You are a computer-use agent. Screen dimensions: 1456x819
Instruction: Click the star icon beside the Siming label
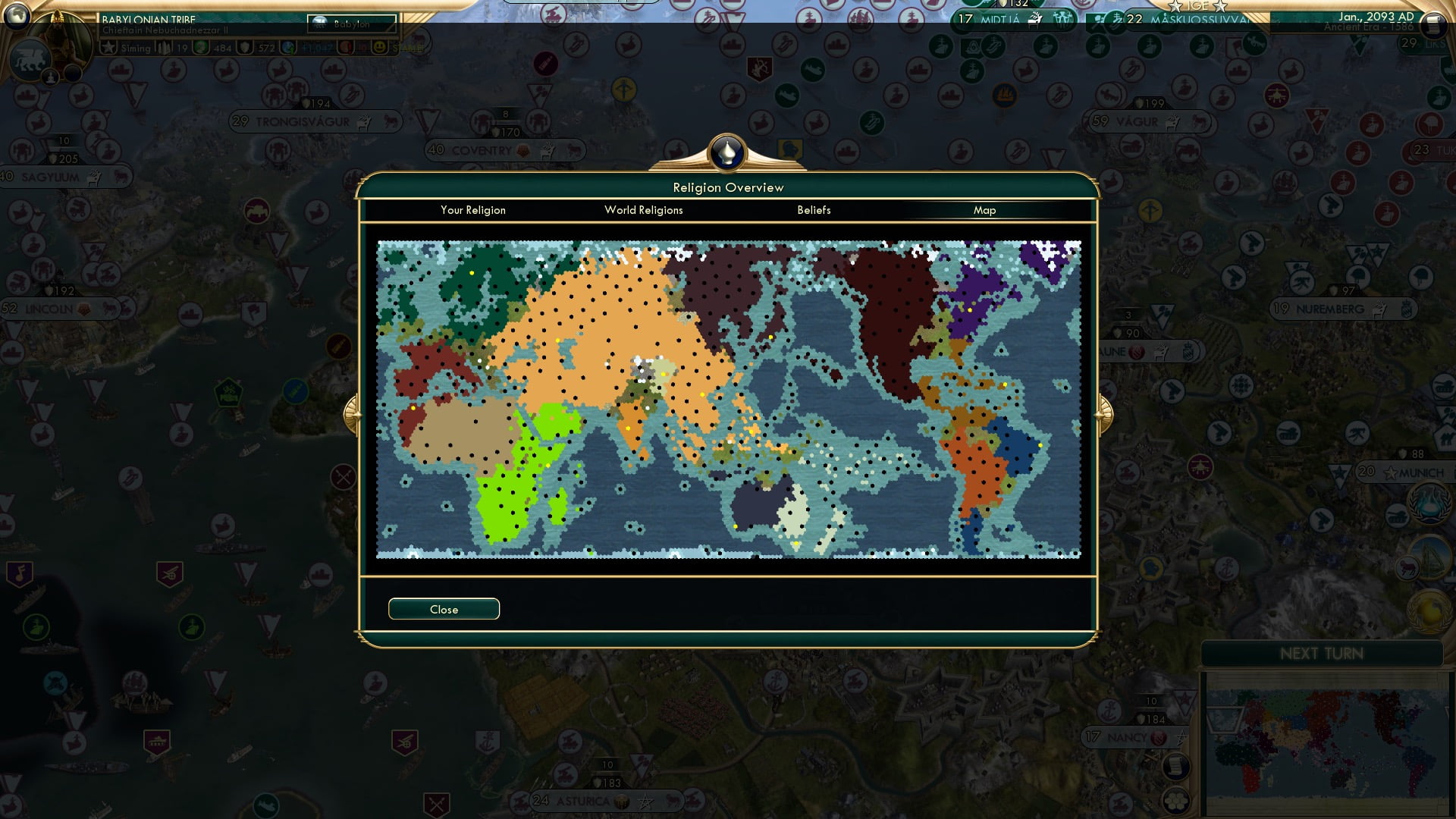[x=108, y=48]
